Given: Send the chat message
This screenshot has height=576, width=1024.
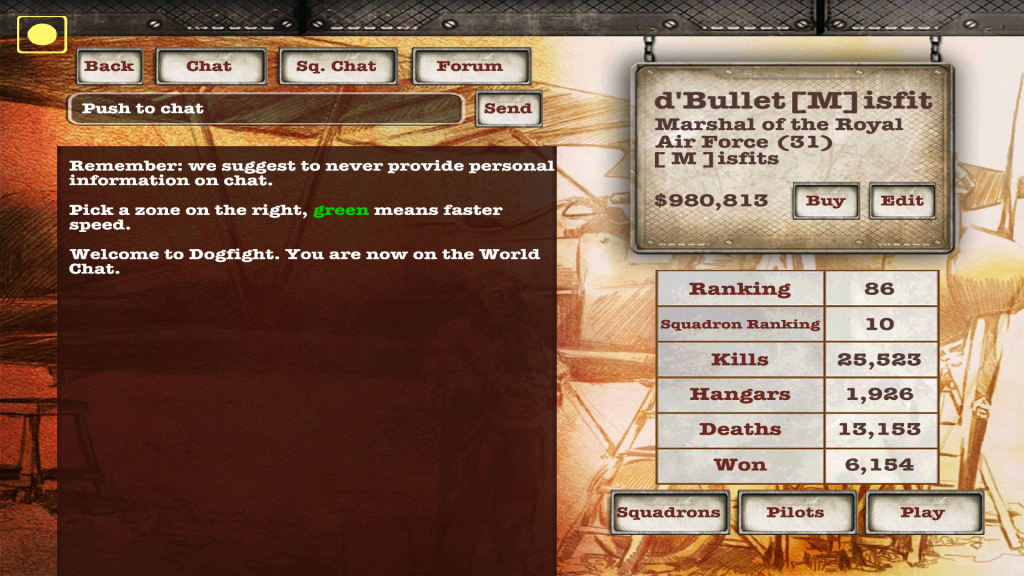Looking at the screenshot, I should coord(508,109).
